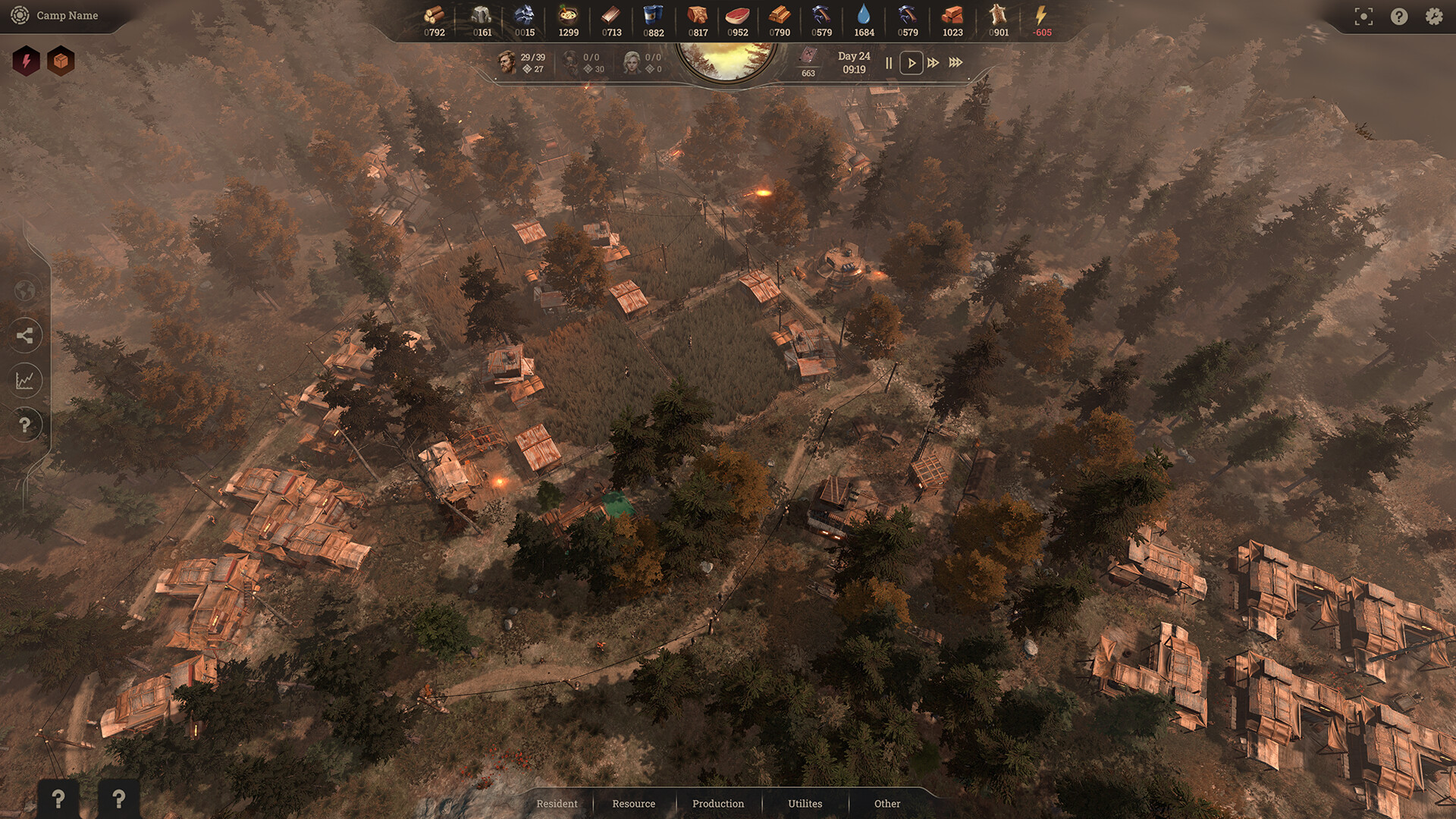This screenshot has width=1456, height=819.
Task: Open the world map globe icon
Action: click(26, 290)
